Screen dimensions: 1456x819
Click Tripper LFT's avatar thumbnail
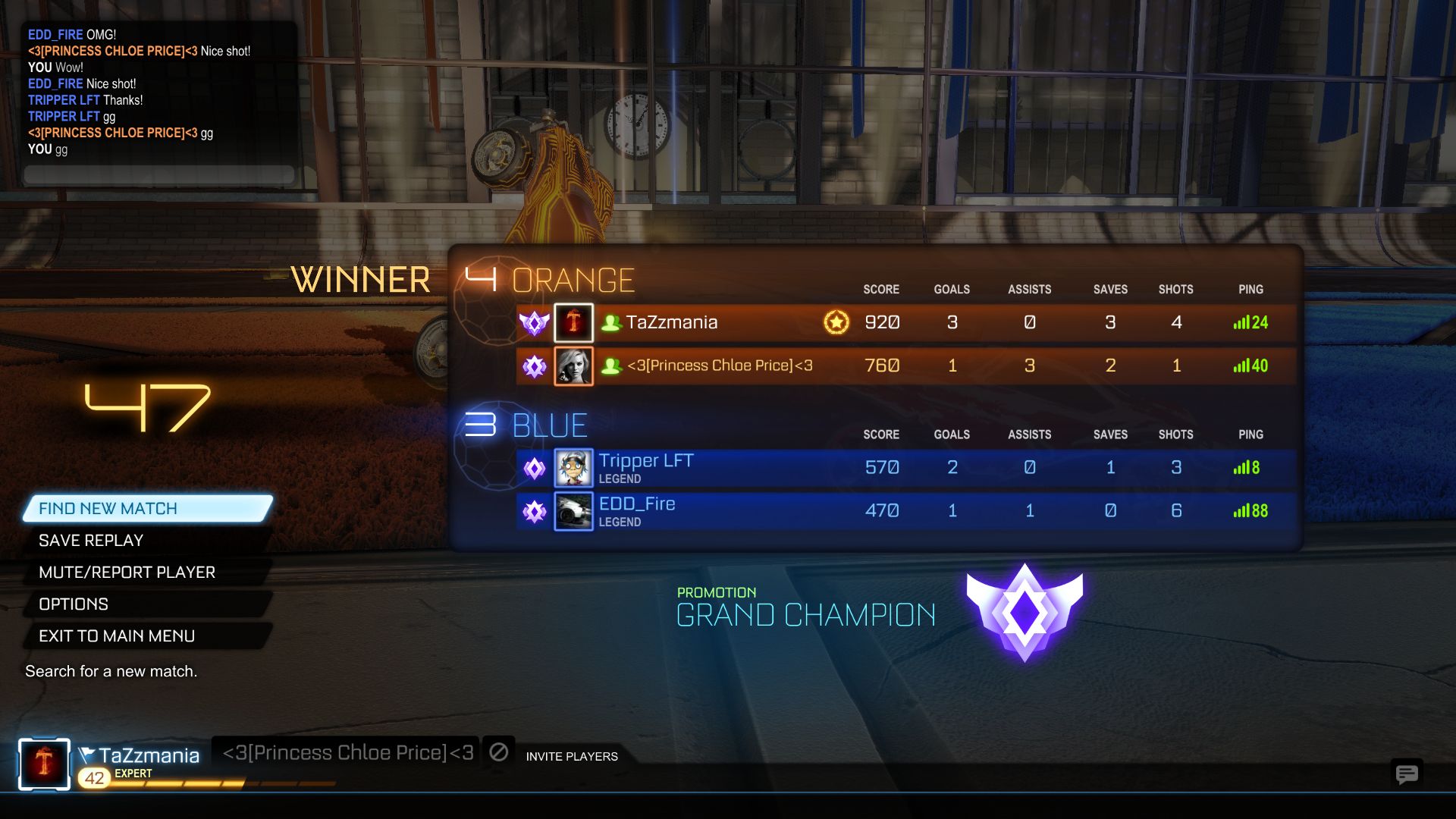574,468
